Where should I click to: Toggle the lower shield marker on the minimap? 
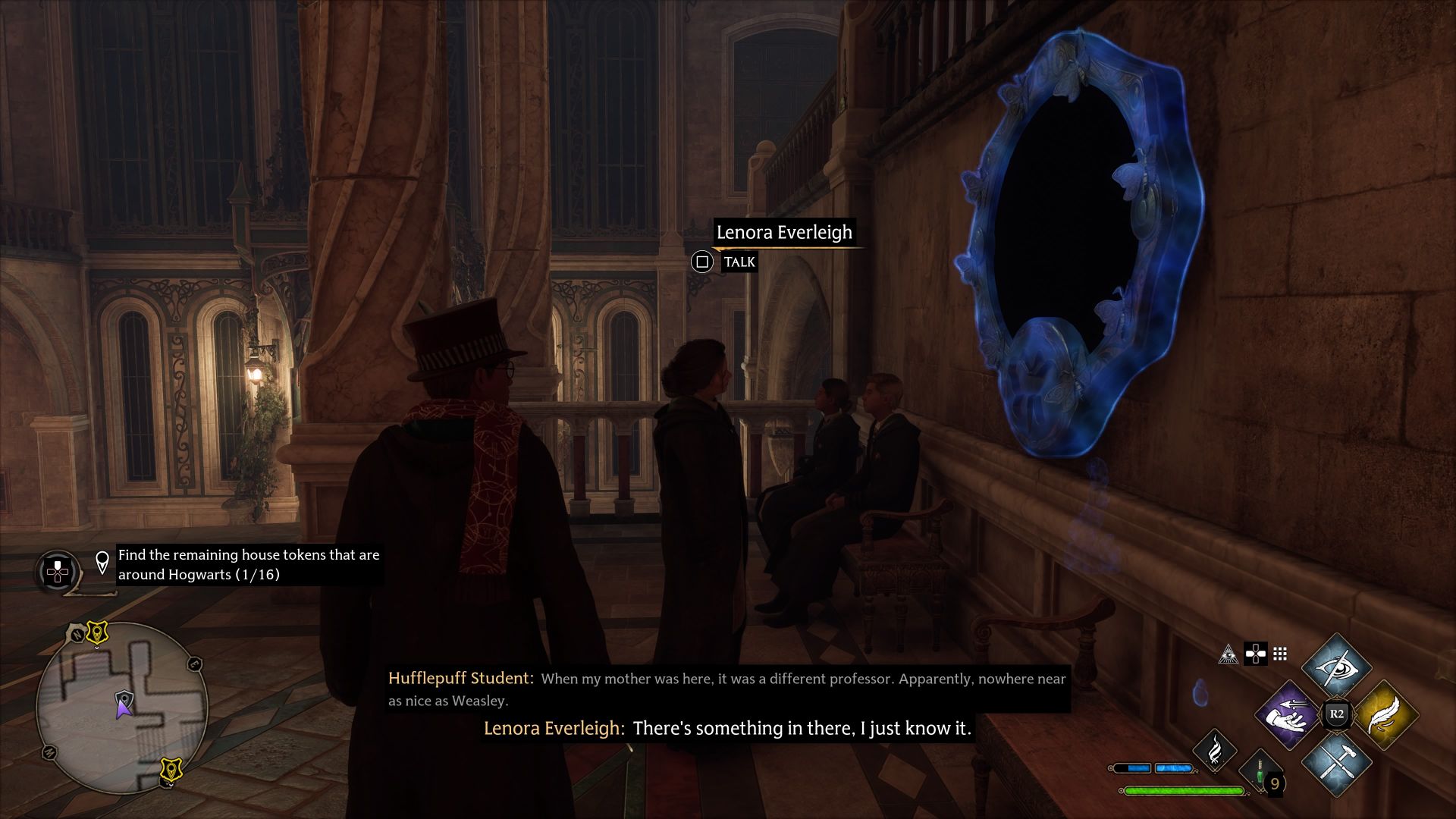click(x=171, y=769)
